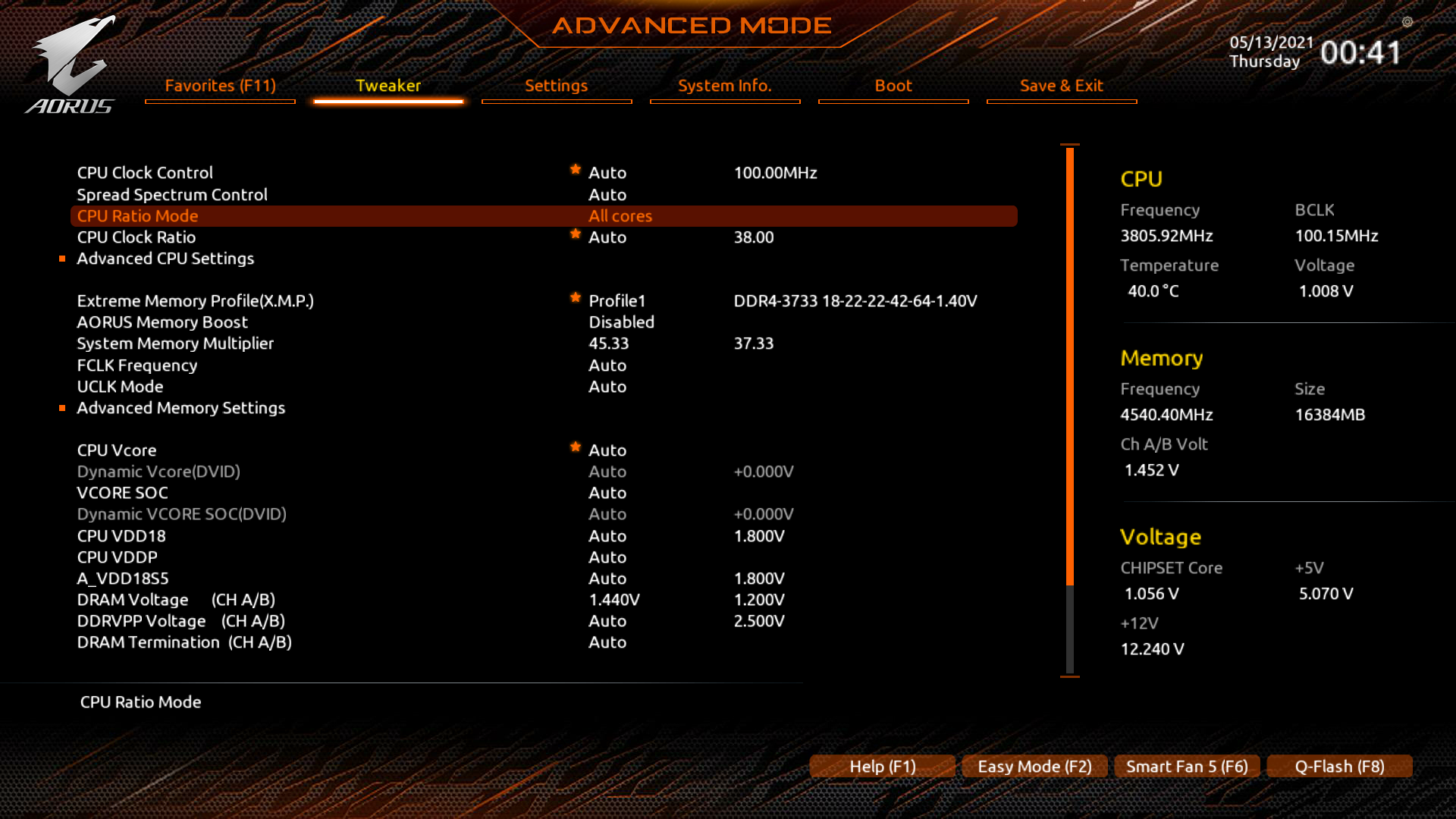The image size is (1456, 819).
Task: Choose the Spread Spectrum Control setting
Action: coord(172,195)
